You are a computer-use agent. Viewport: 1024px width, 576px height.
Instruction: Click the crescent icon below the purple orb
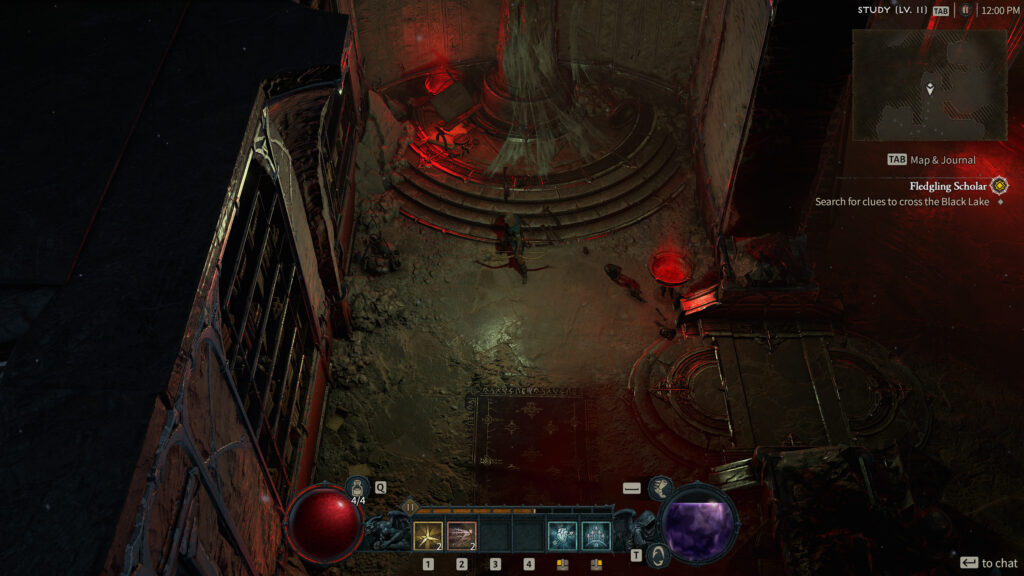coord(658,555)
